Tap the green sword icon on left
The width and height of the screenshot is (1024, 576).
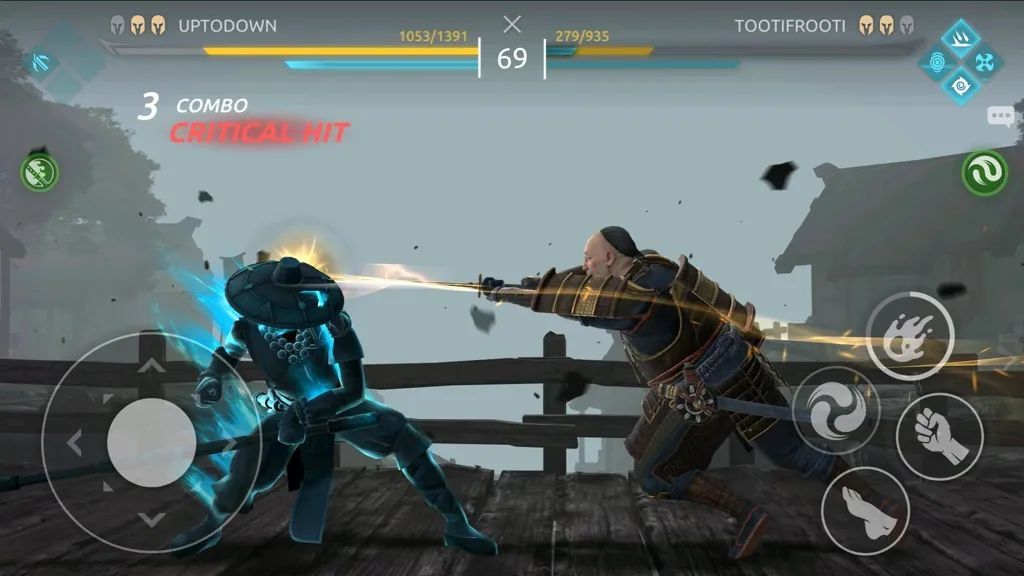pyautogui.click(x=40, y=173)
